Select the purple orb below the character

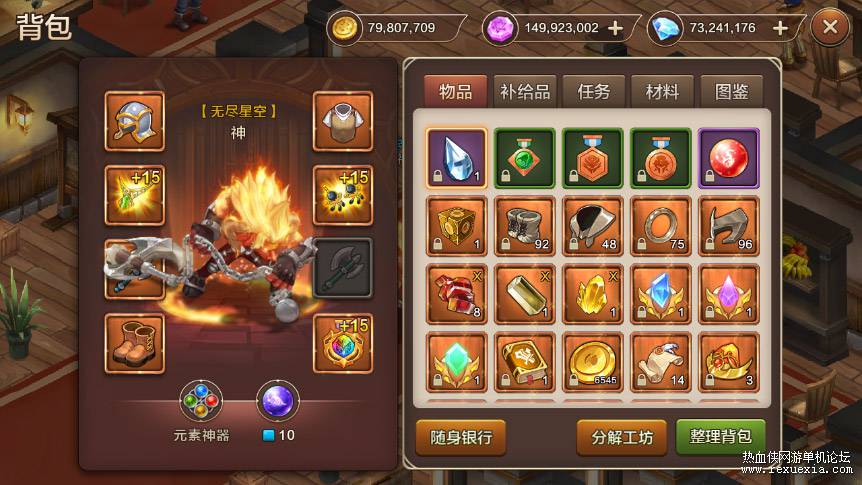click(278, 402)
